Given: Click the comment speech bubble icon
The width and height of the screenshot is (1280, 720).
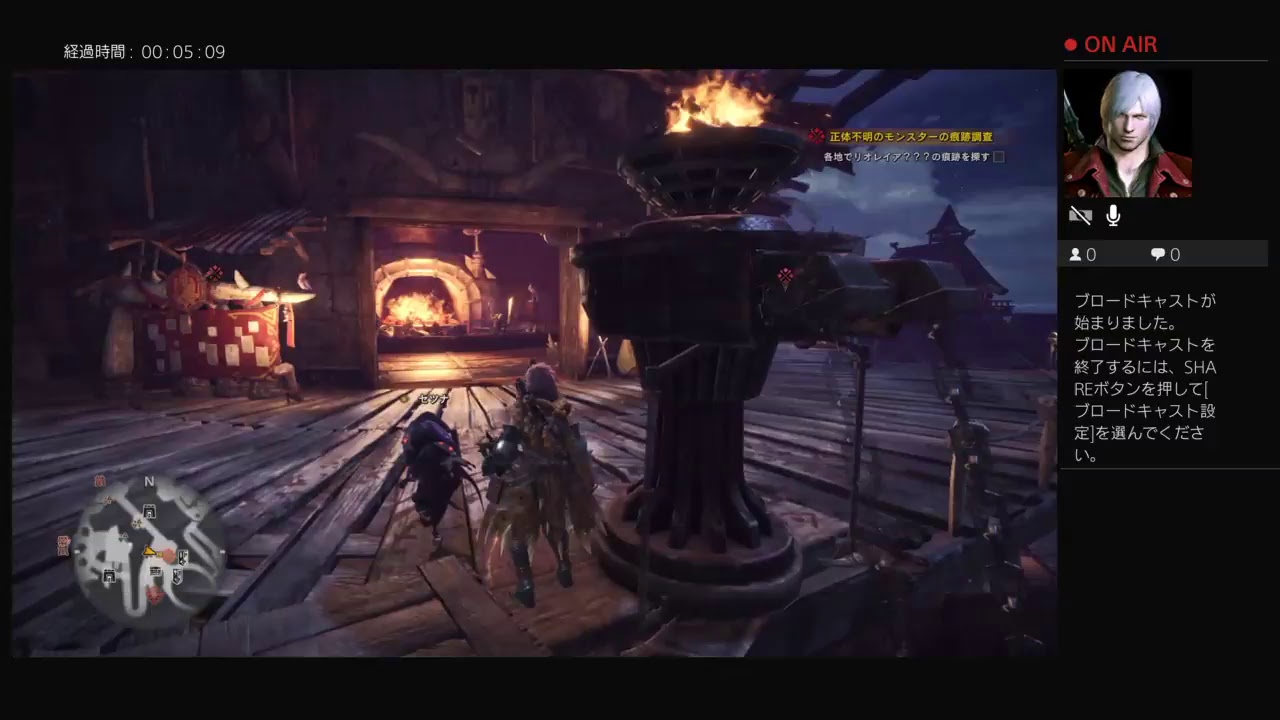Looking at the screenshot, I should pyautogui.click(x=1156, y=254).
